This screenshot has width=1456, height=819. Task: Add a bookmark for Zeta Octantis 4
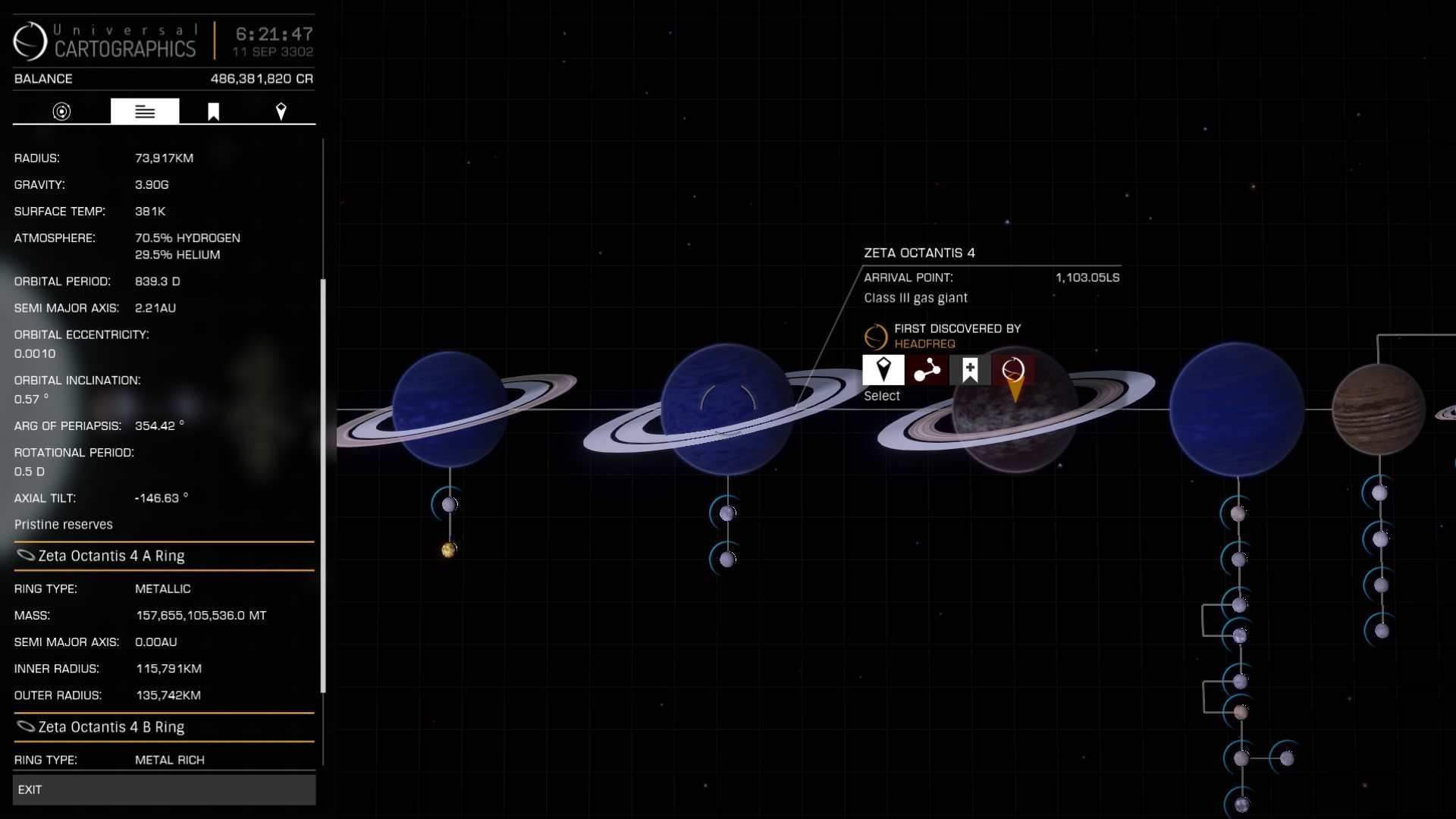click(969, 370)
